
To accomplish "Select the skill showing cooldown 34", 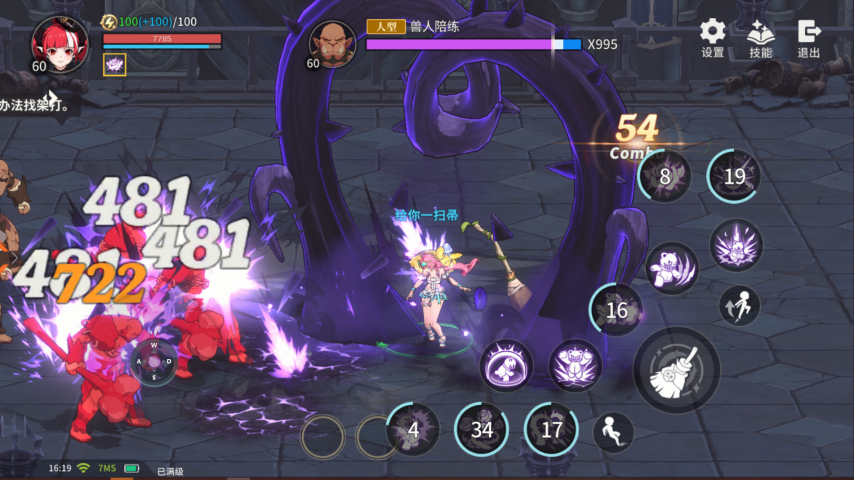I will [x=482, y=430].
